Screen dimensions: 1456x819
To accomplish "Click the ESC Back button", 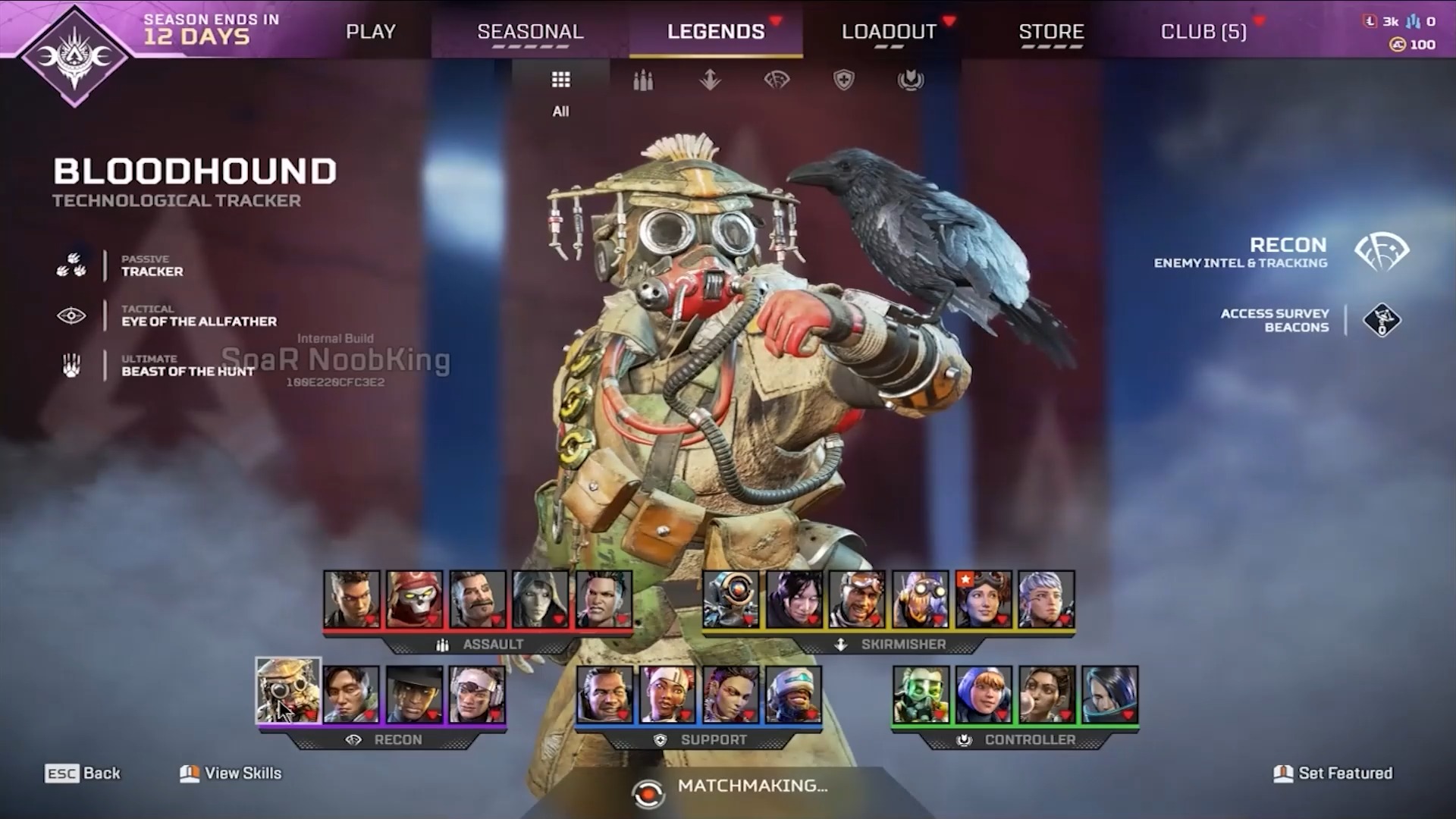I will 81,773.
